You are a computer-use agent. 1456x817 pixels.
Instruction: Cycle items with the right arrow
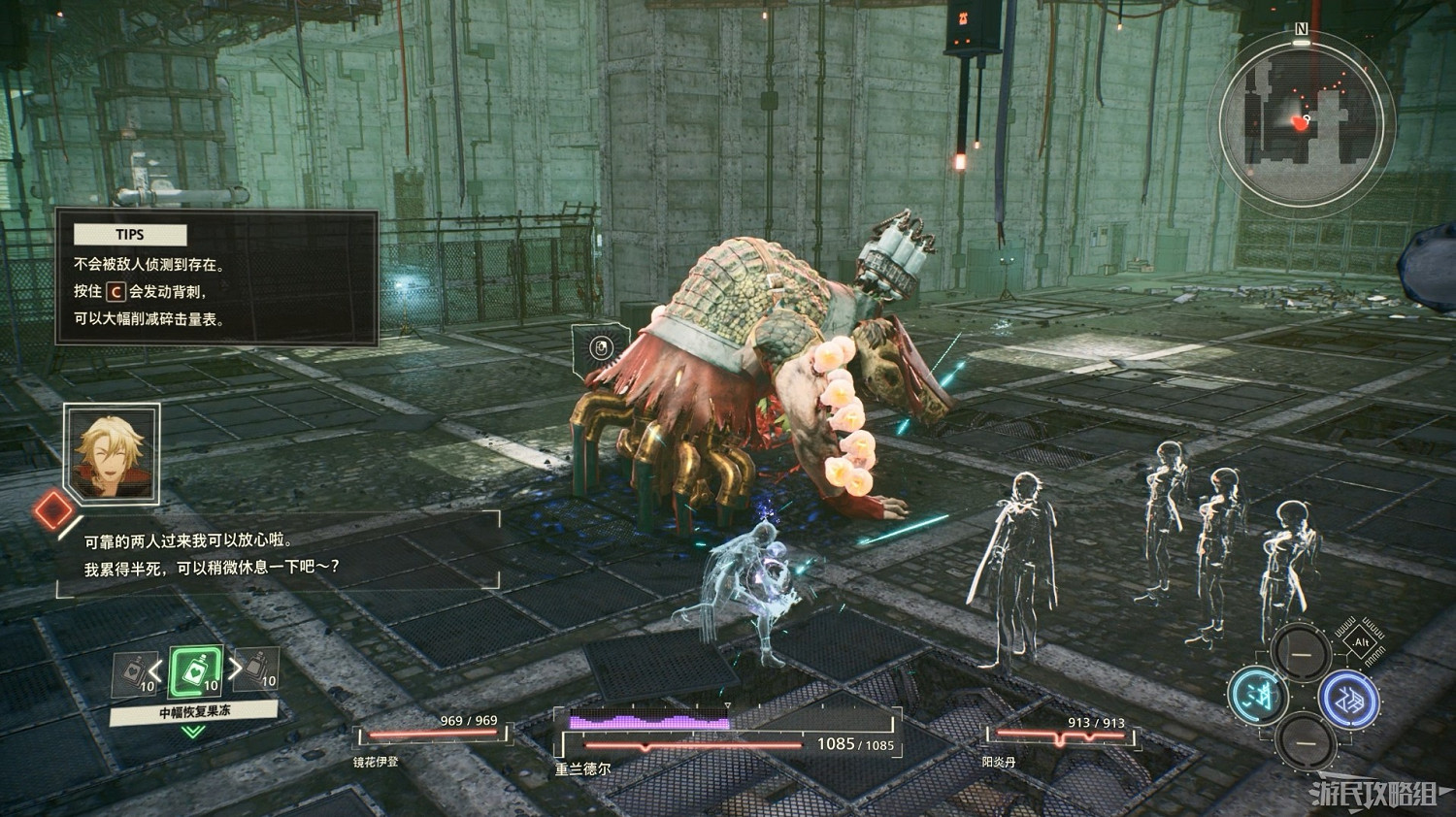pos(234,668)
